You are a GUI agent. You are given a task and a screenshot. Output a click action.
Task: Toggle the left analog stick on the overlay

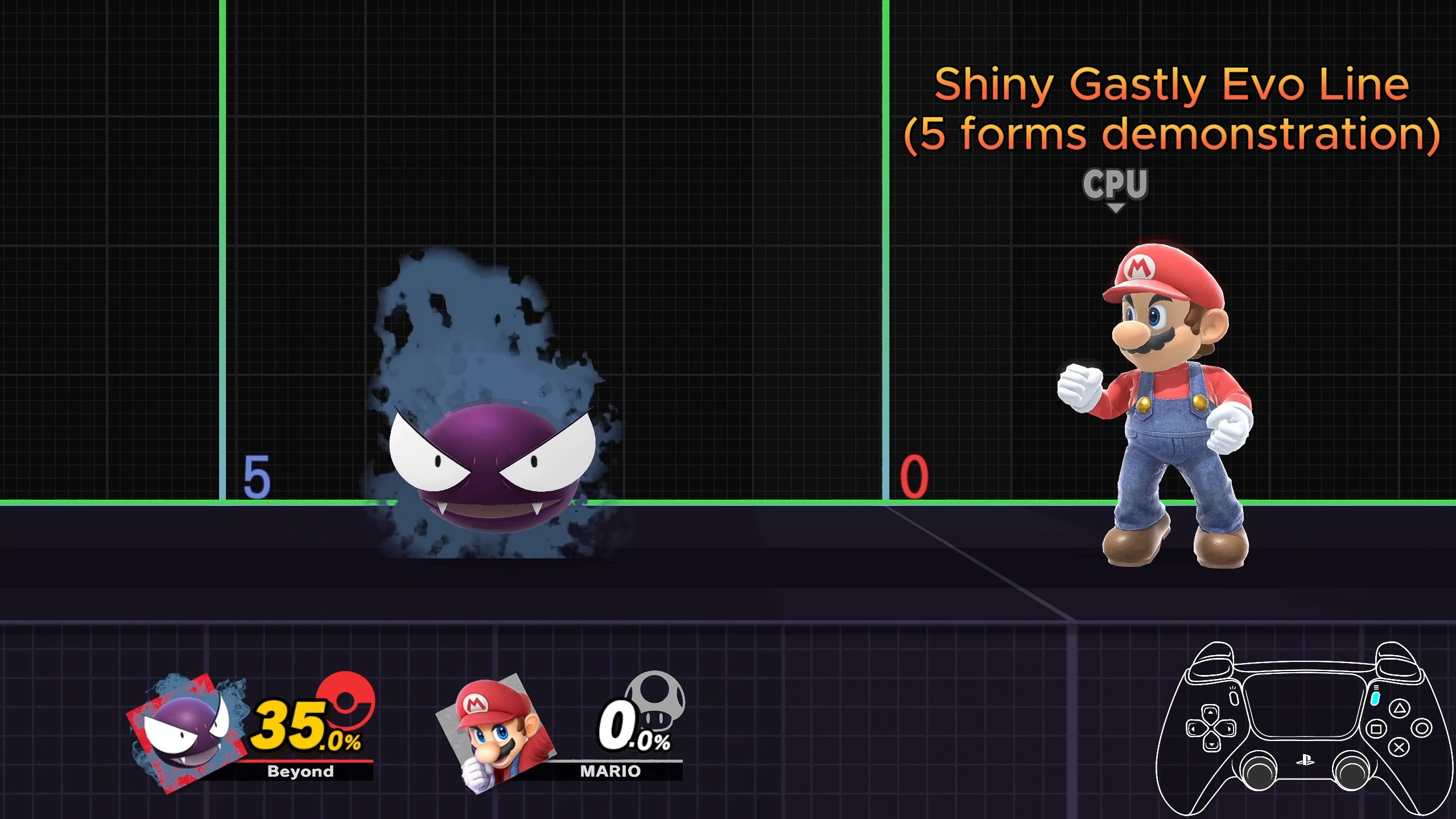(1259, 769)
